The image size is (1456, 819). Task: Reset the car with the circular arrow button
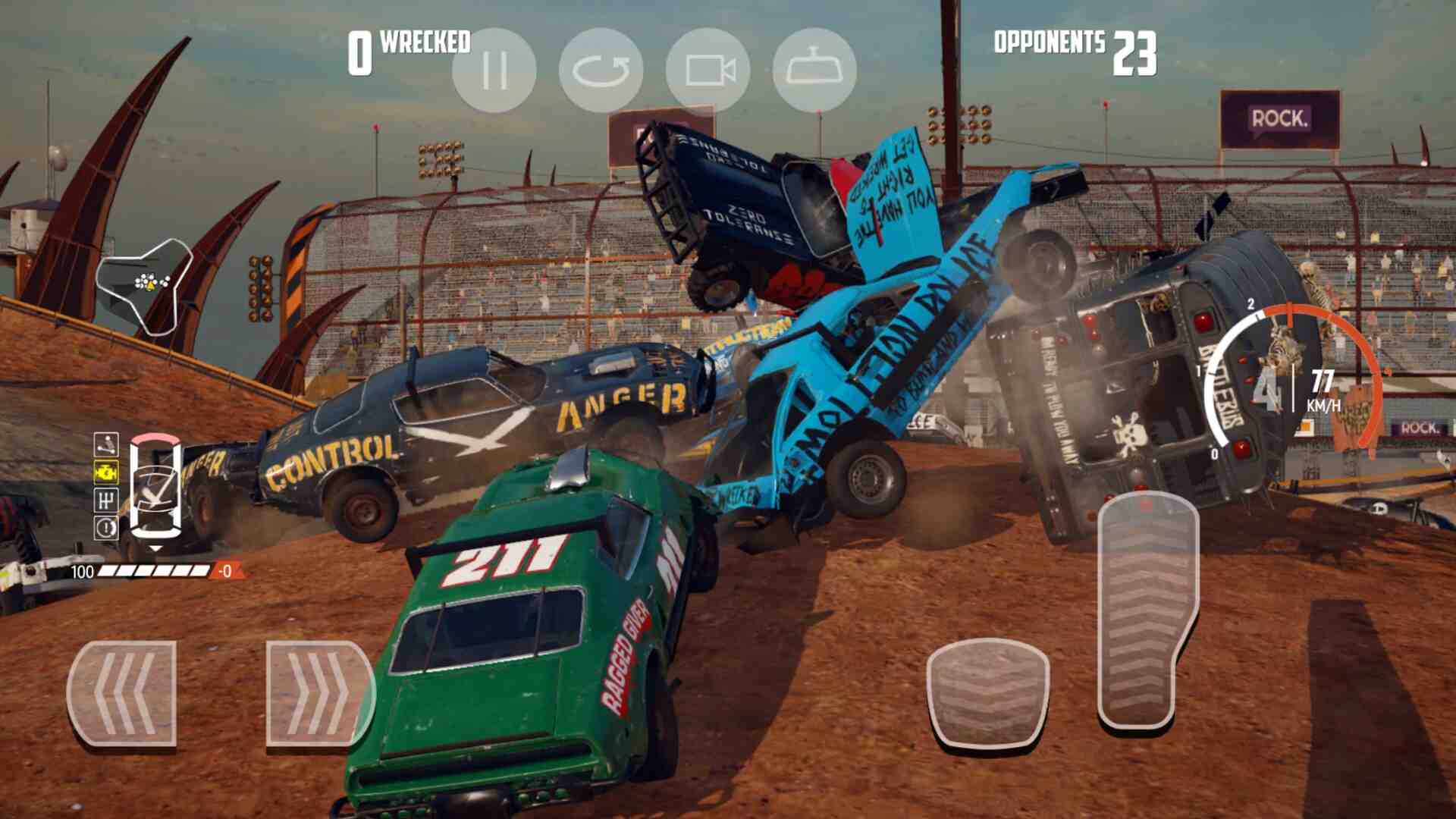(x=601, y=71)
